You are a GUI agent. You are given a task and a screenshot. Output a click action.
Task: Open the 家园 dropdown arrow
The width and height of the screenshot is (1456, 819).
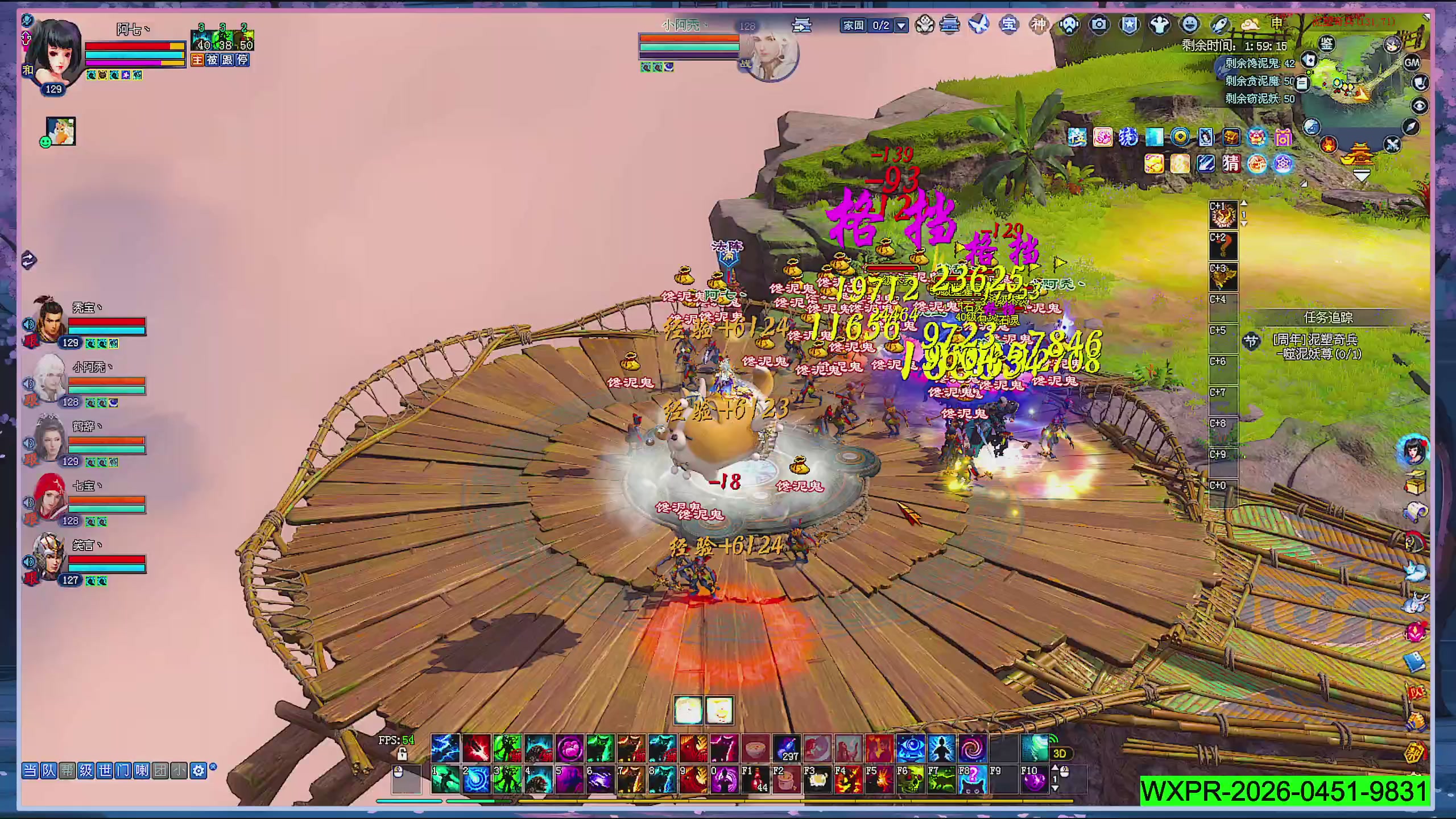coord(901,26)
